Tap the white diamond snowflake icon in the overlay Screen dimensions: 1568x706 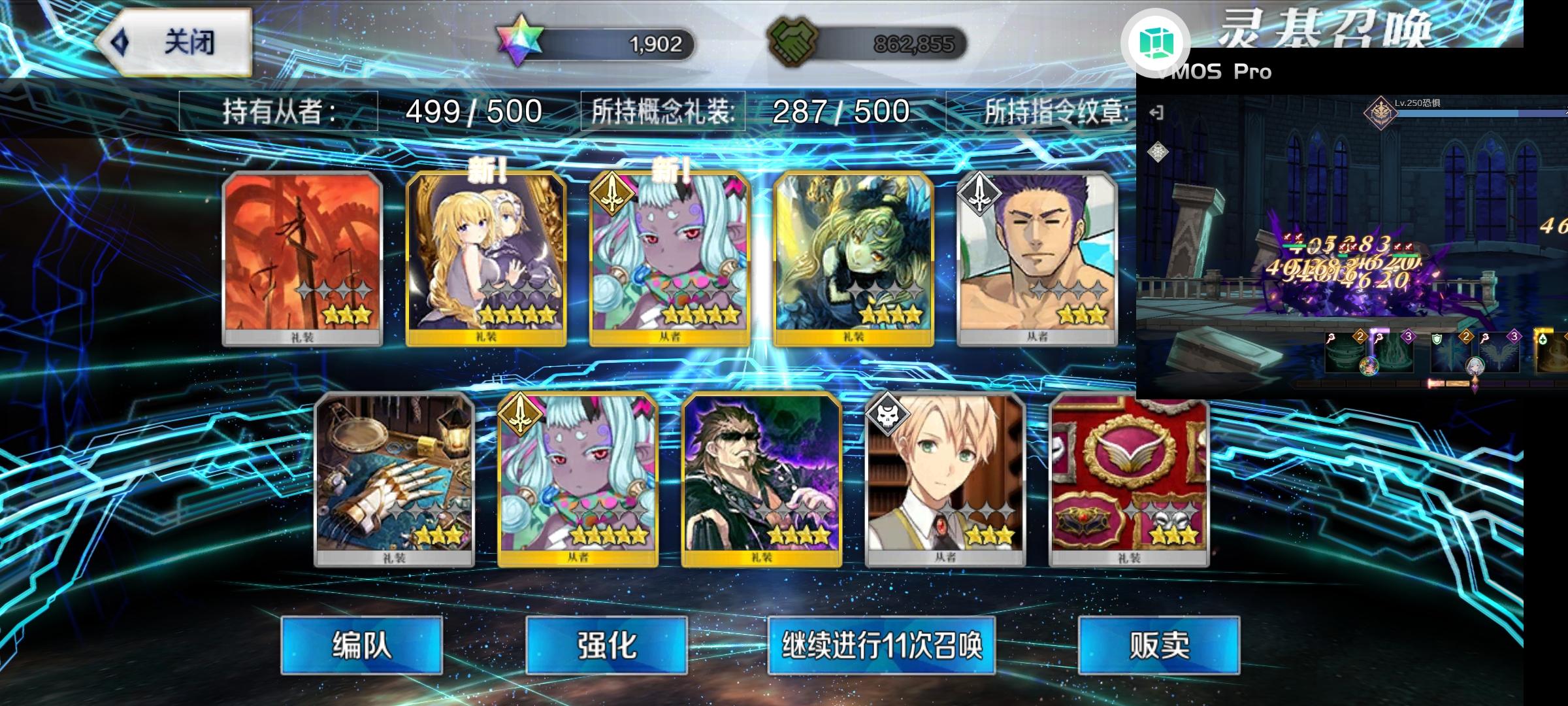1158,152
